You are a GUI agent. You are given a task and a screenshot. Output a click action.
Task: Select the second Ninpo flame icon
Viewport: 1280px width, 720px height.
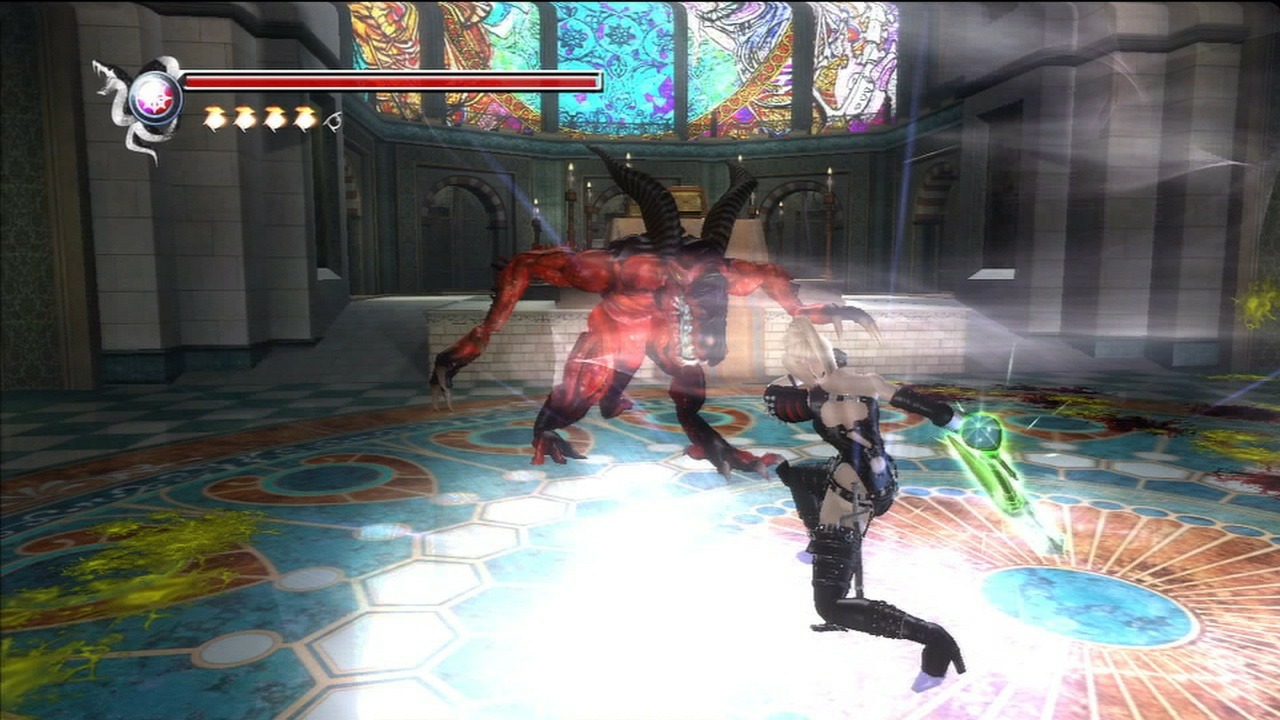pos(243,116)
